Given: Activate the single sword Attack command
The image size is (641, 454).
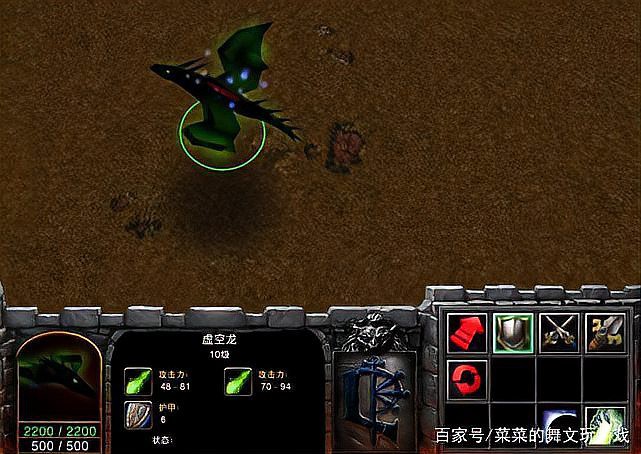Looking at the screenshot, I should (604, 333).
